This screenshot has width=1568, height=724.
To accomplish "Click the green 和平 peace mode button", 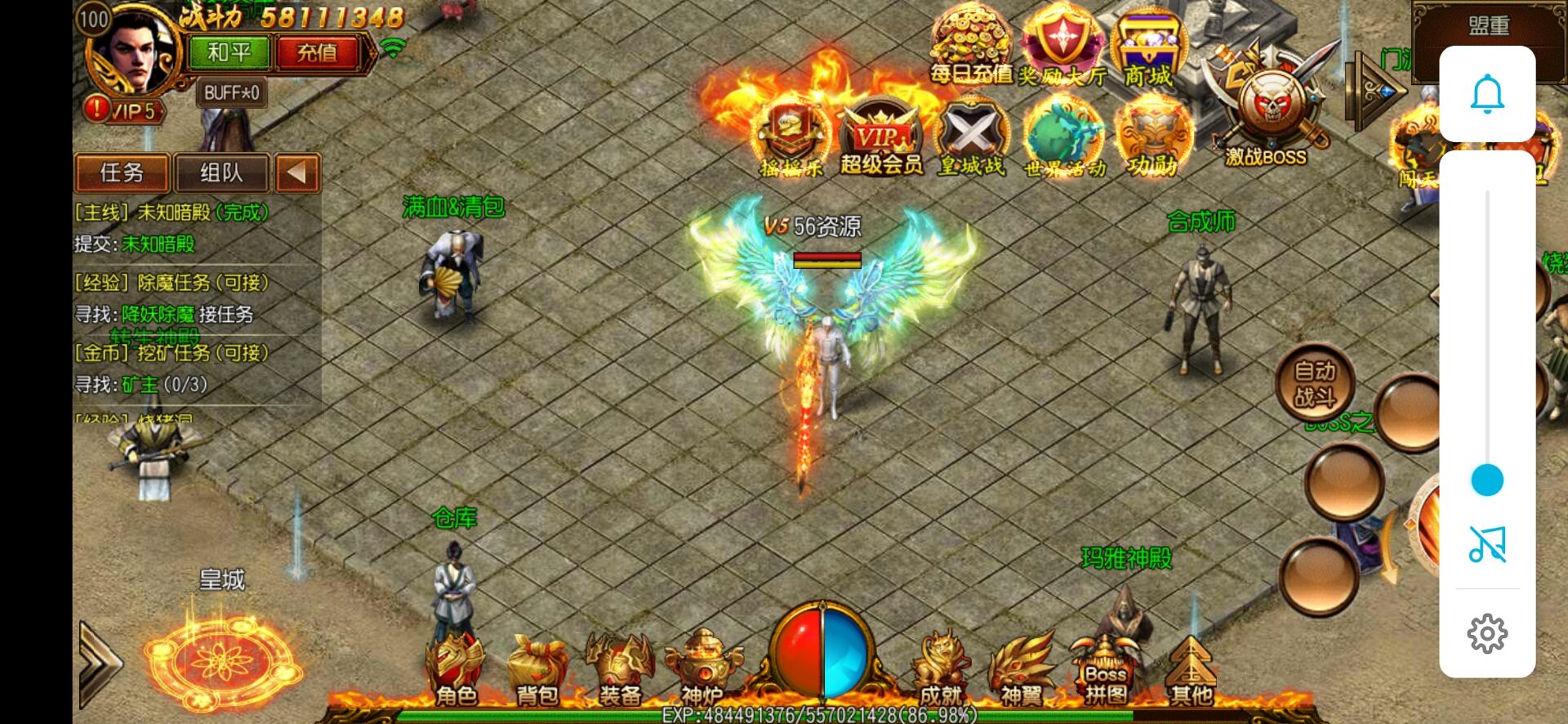I will tap(229, 53).
